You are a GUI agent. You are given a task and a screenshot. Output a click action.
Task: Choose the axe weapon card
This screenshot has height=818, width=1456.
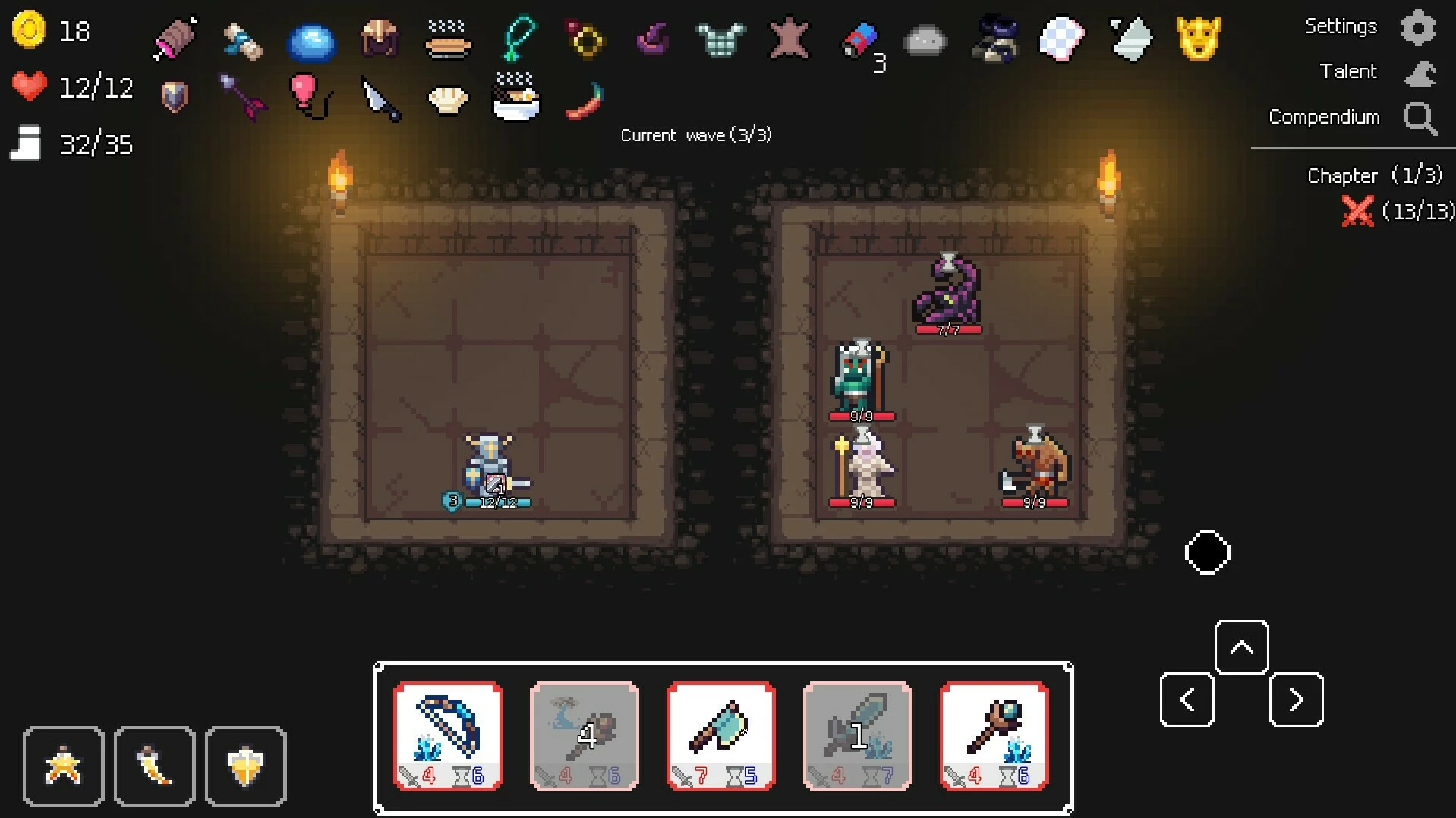pos(720,735)
